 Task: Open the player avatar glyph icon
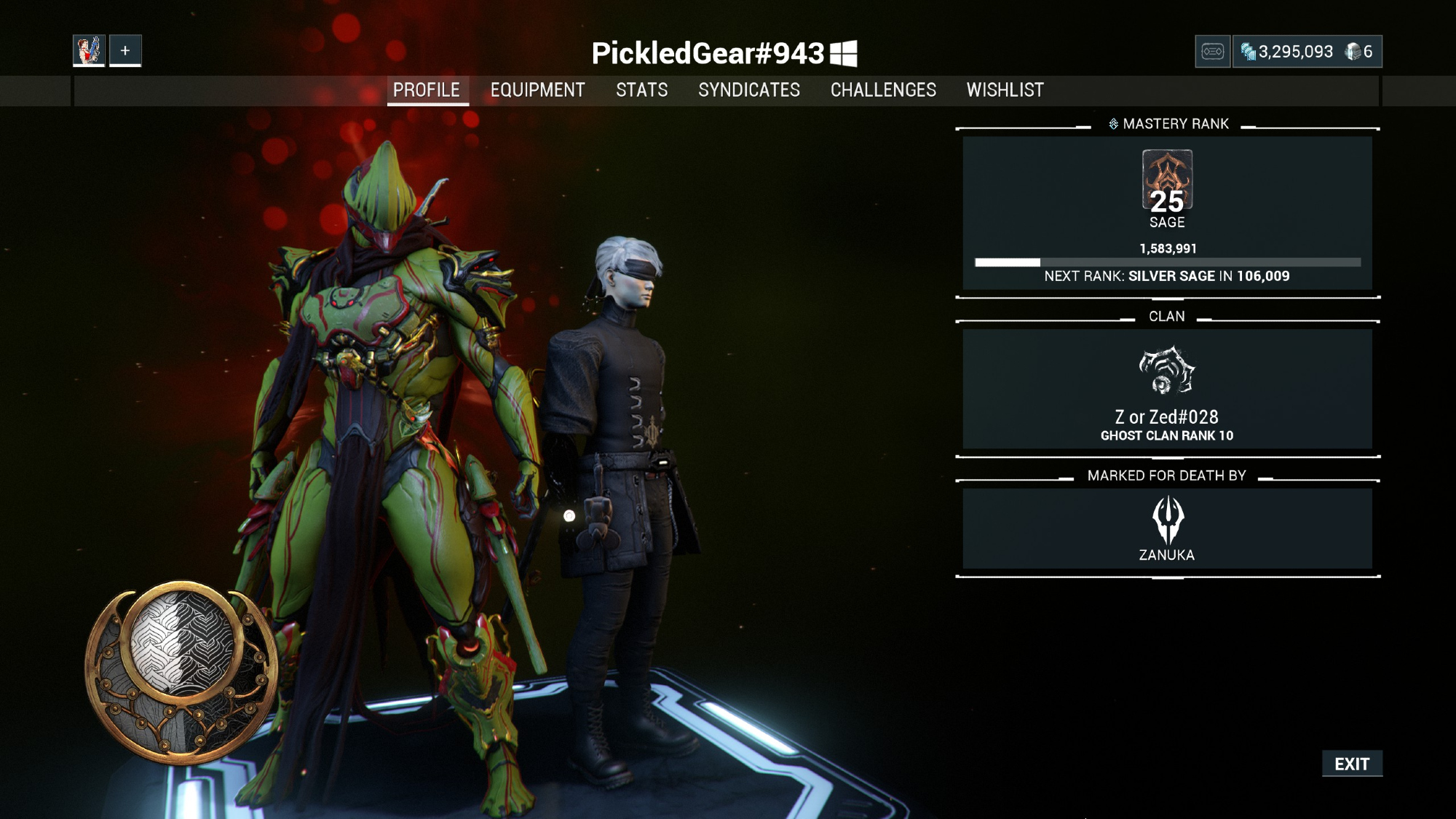89,51
